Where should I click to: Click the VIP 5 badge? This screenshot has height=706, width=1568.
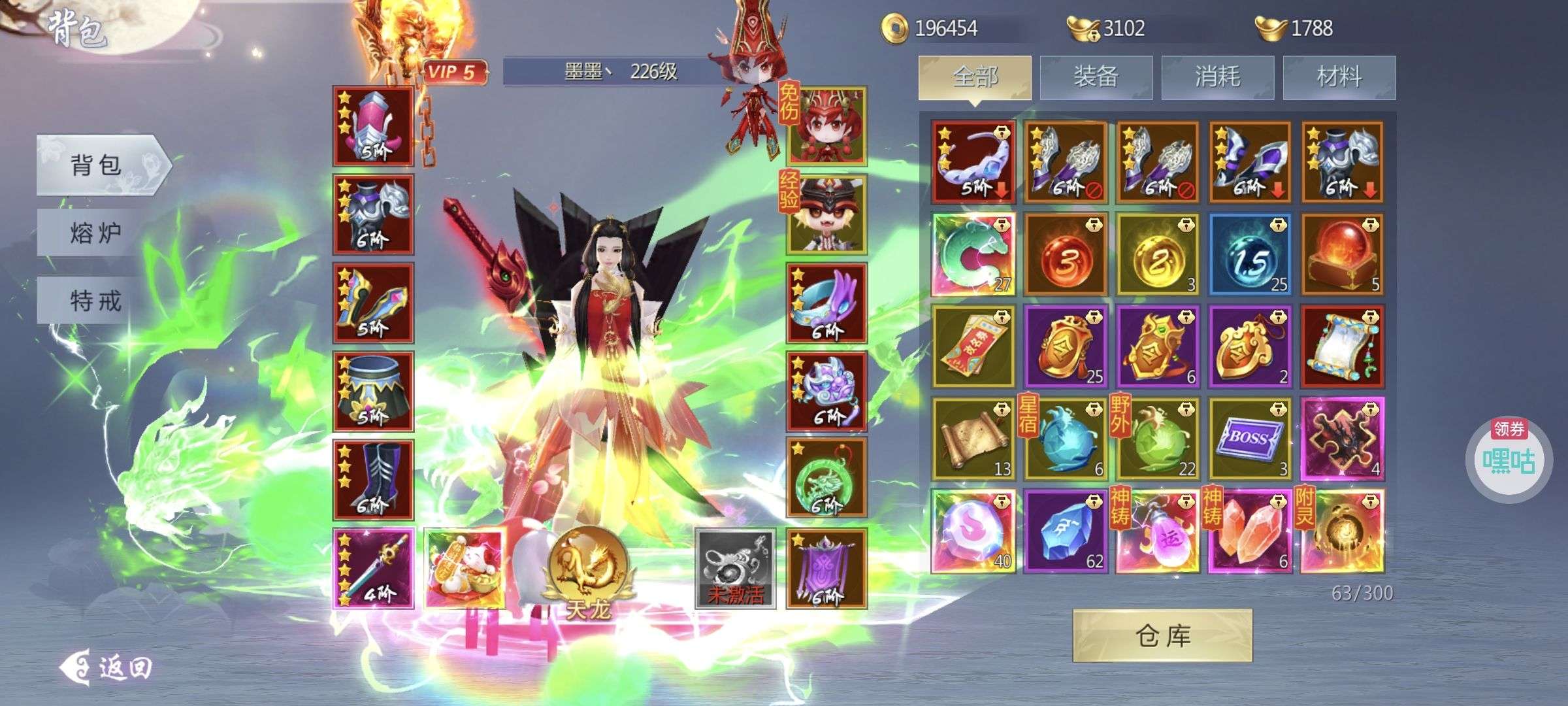(455, 72)
